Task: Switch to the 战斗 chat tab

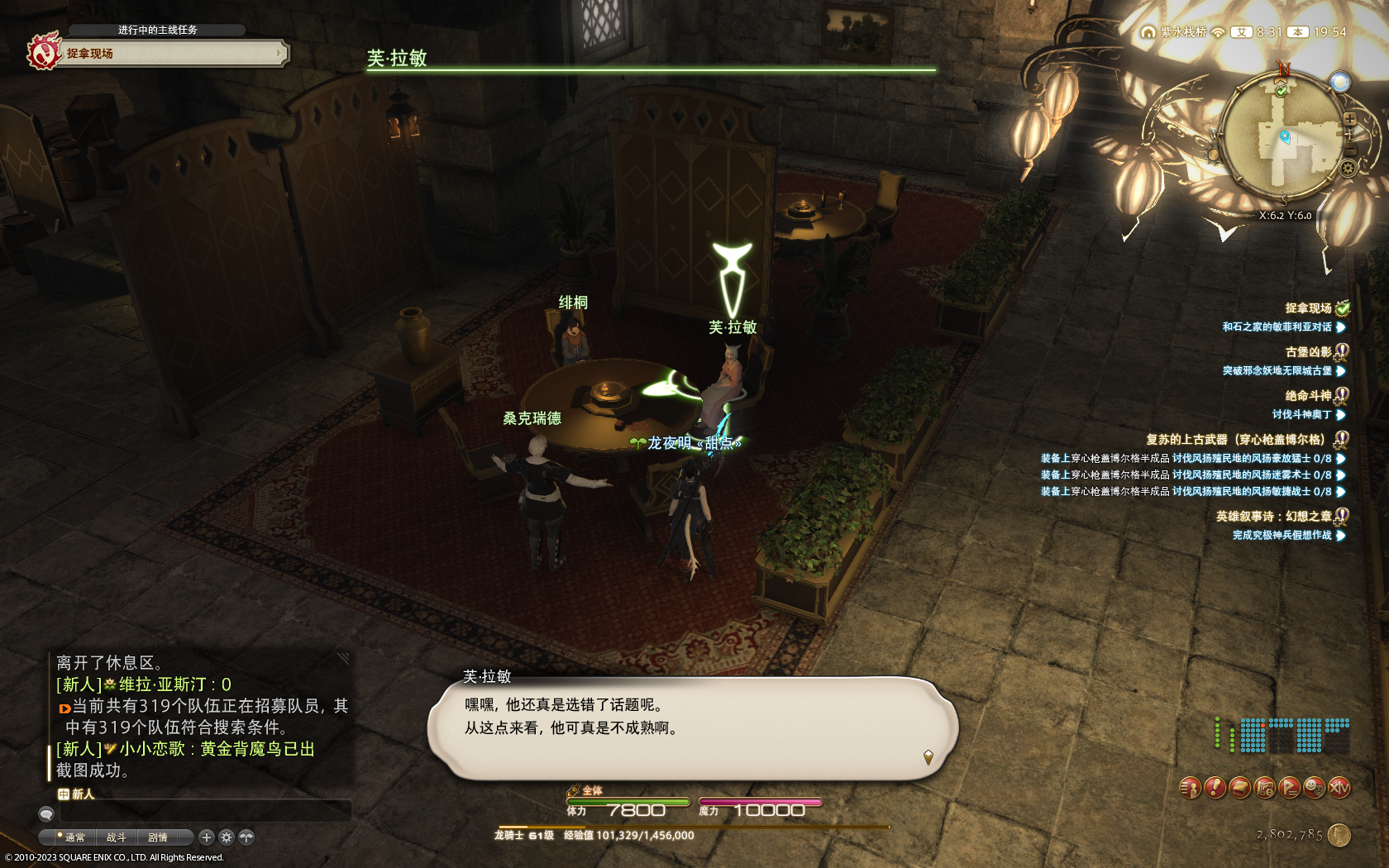Action: pos(116,837)
